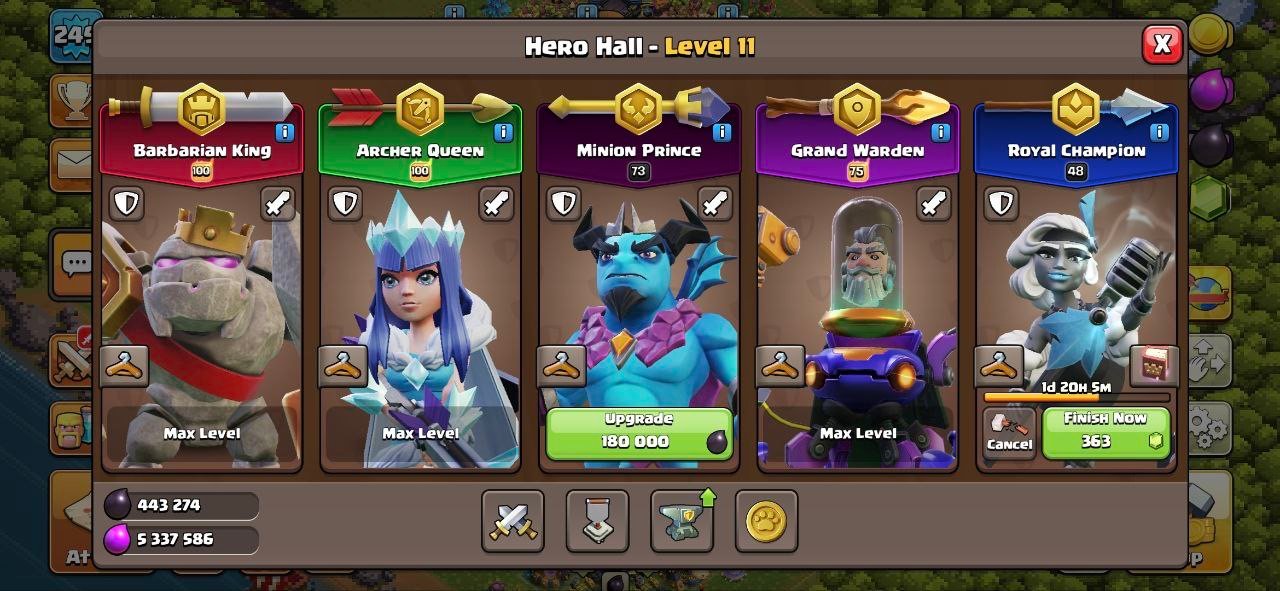Open Minion Prince skin hanger button
Image resolution: width=1280 pixels, height=591 pixels.
tap(562, 366)
